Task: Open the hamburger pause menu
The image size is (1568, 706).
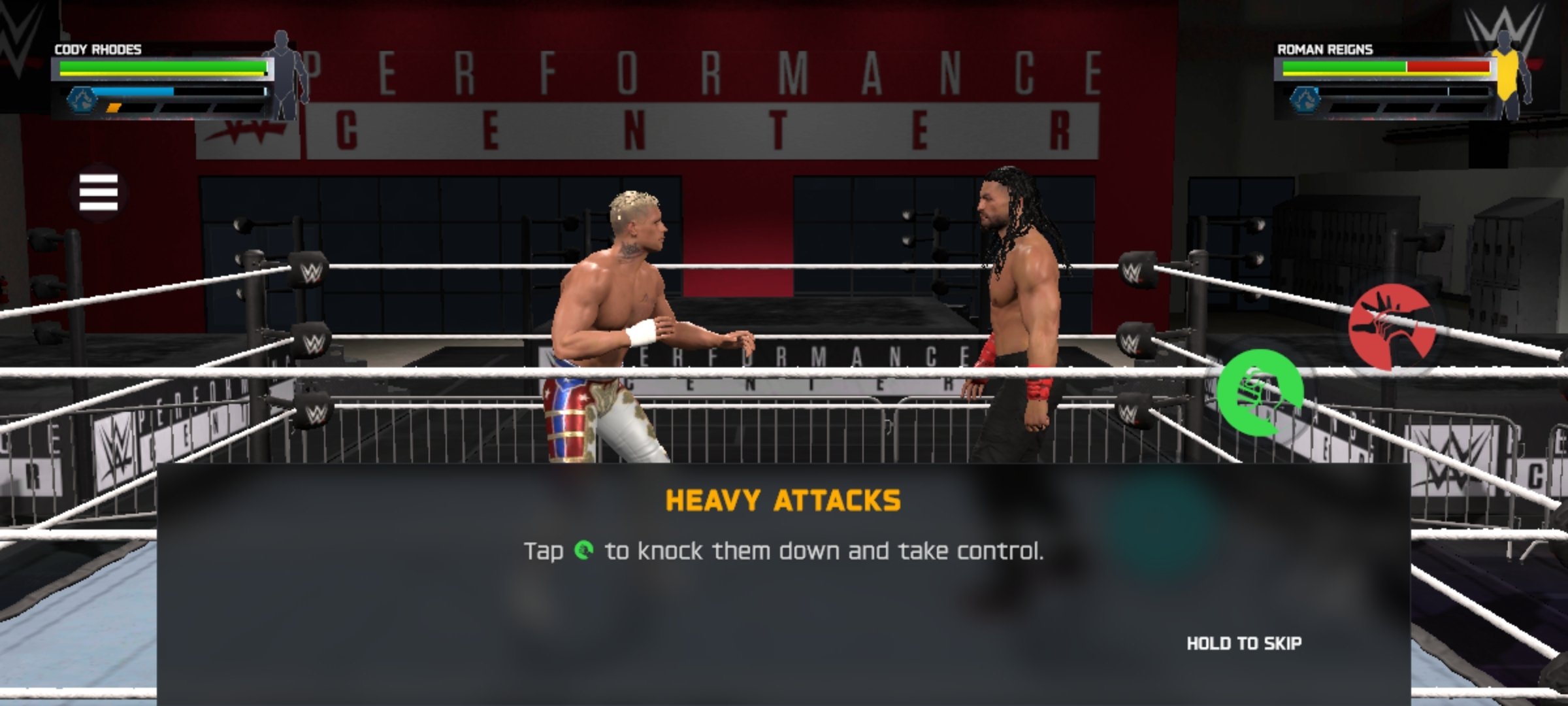Action: click(99, 192)
